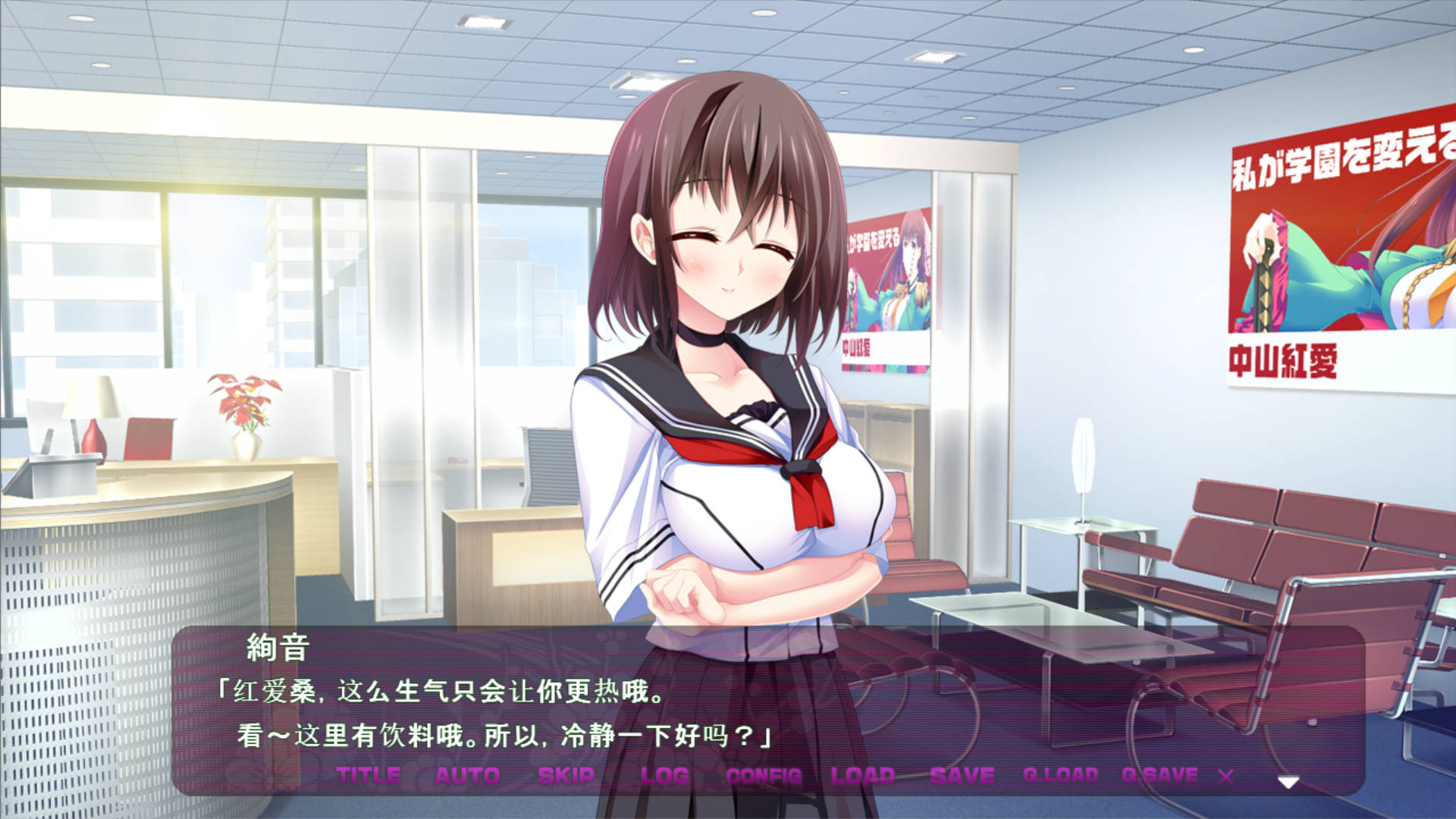
Task: Open the SAVE game screen
Action: 960,776
